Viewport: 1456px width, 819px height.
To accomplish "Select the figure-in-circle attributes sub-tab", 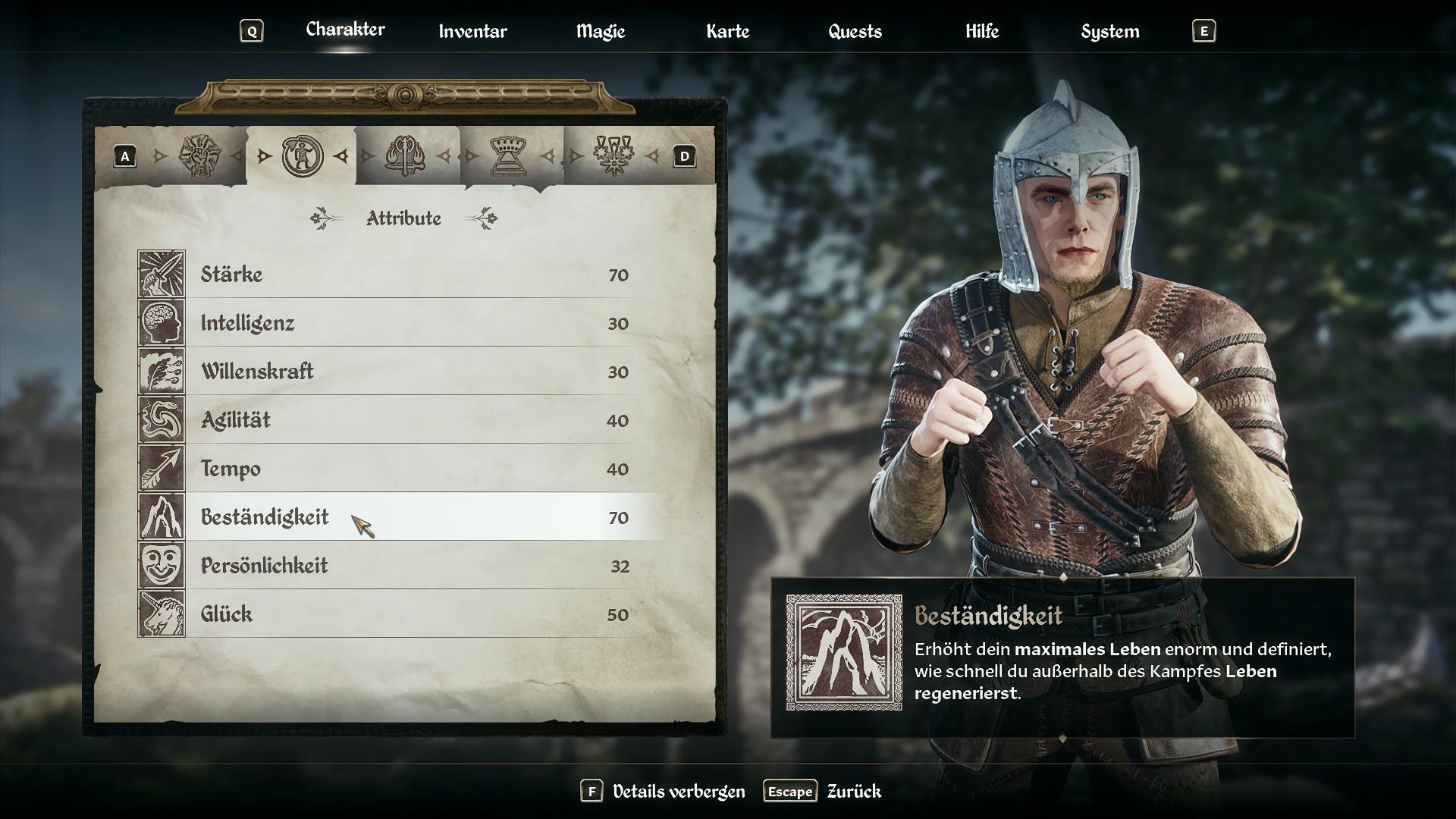I will [302, 156].
